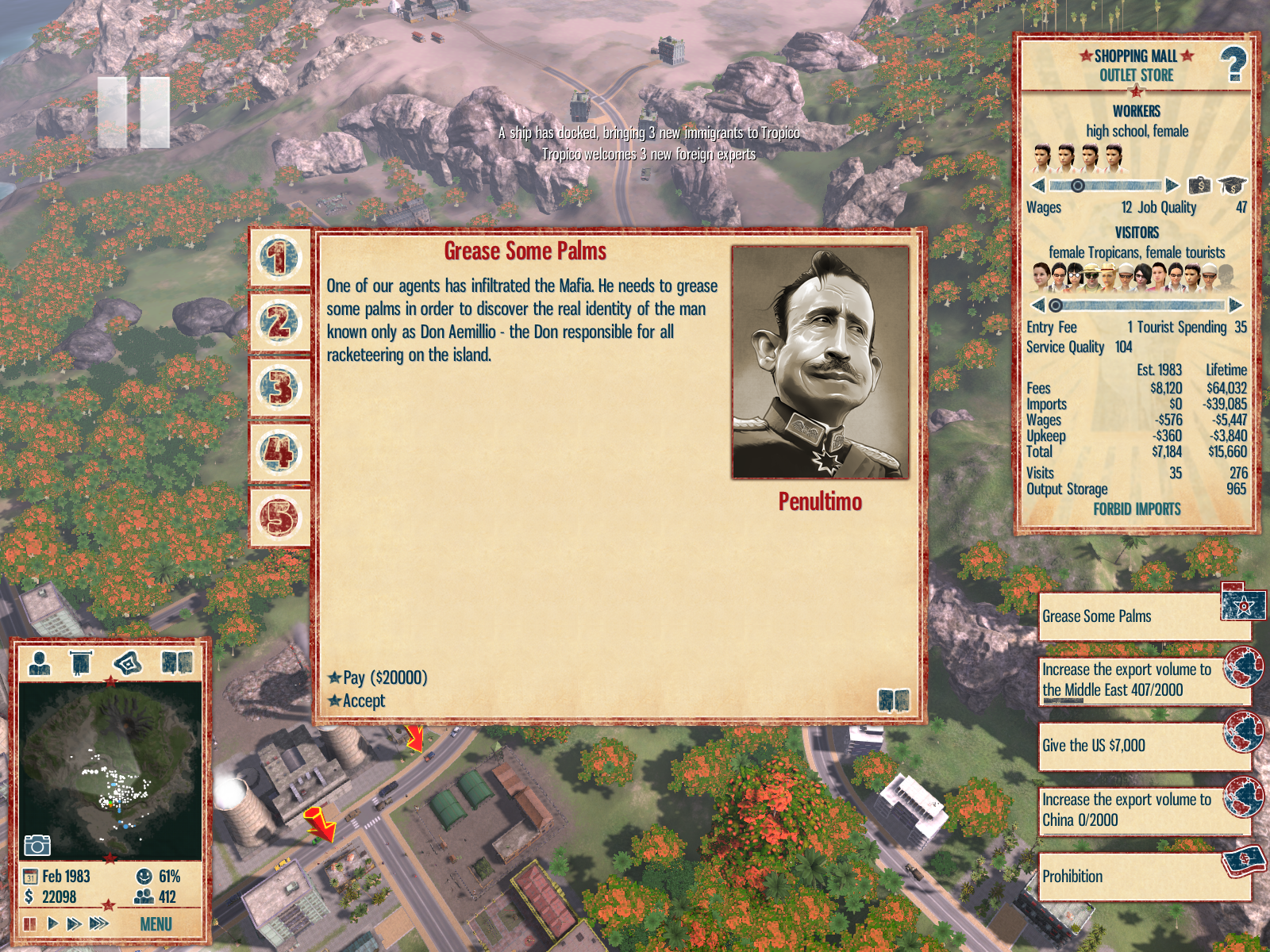The width and height of the screenshot is (1270, 952).
Task: Select task slot number 1
Action: [x=279, y=258]
